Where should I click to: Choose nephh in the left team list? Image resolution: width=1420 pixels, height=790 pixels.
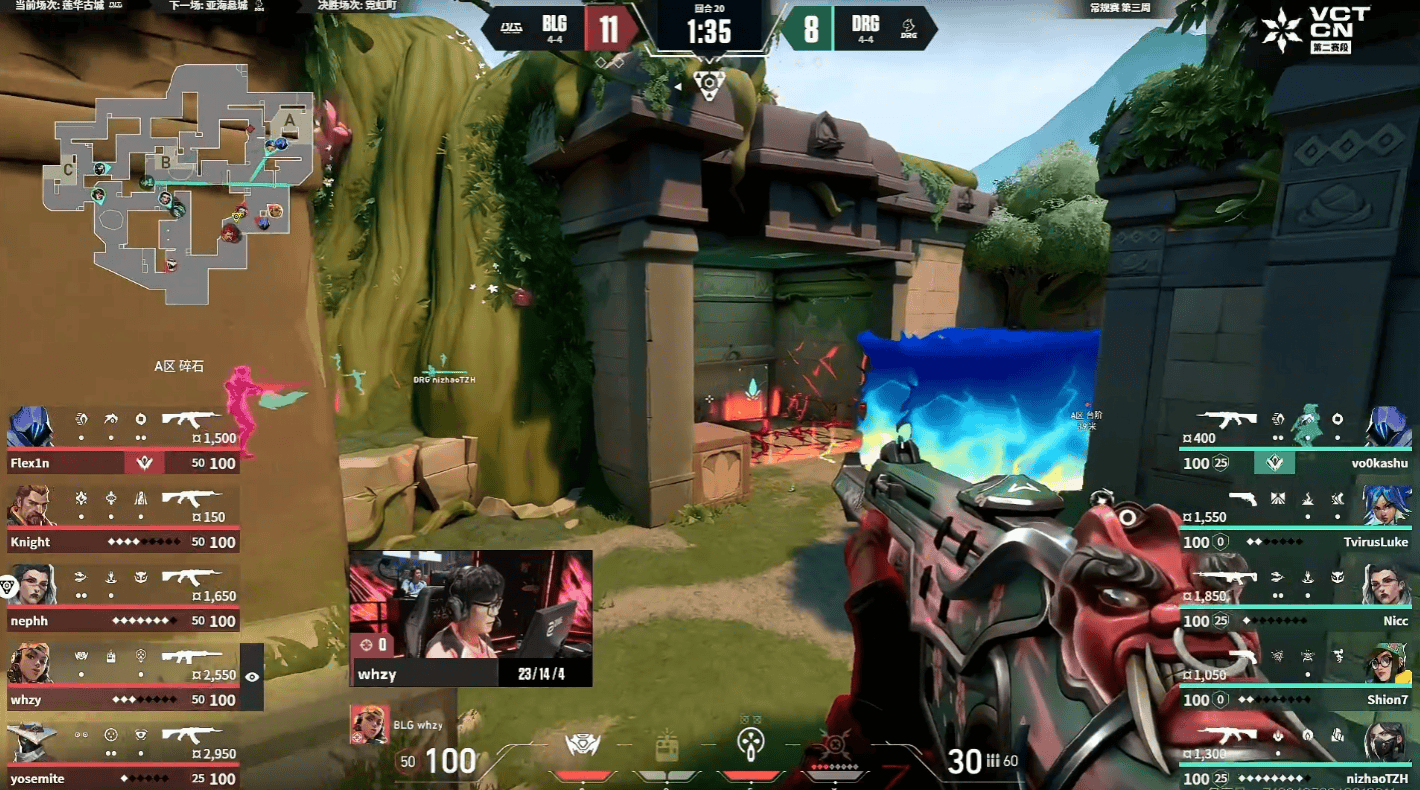[122, 598]
